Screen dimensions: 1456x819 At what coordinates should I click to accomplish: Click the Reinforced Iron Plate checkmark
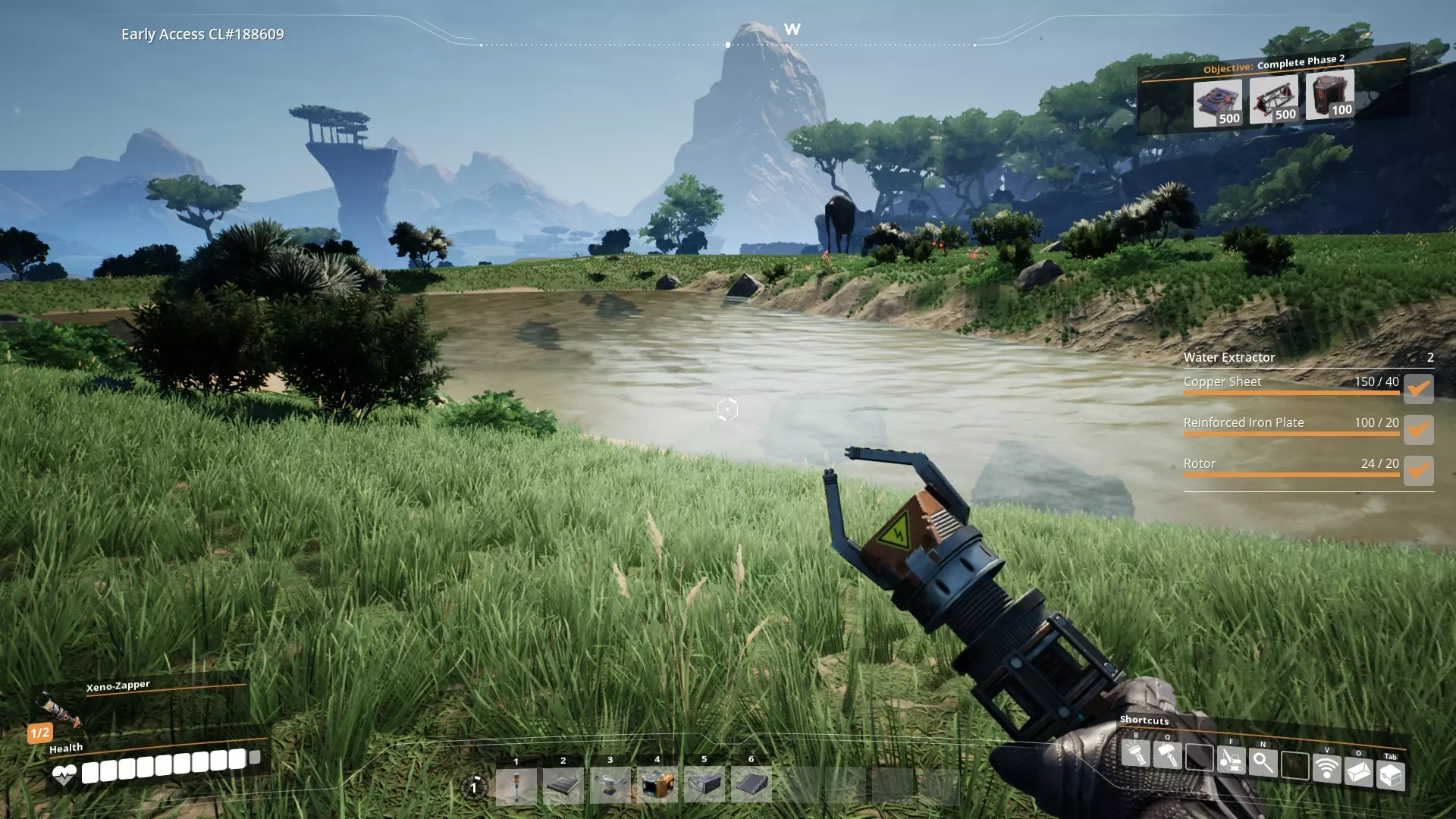click(x=1418, y=429)
